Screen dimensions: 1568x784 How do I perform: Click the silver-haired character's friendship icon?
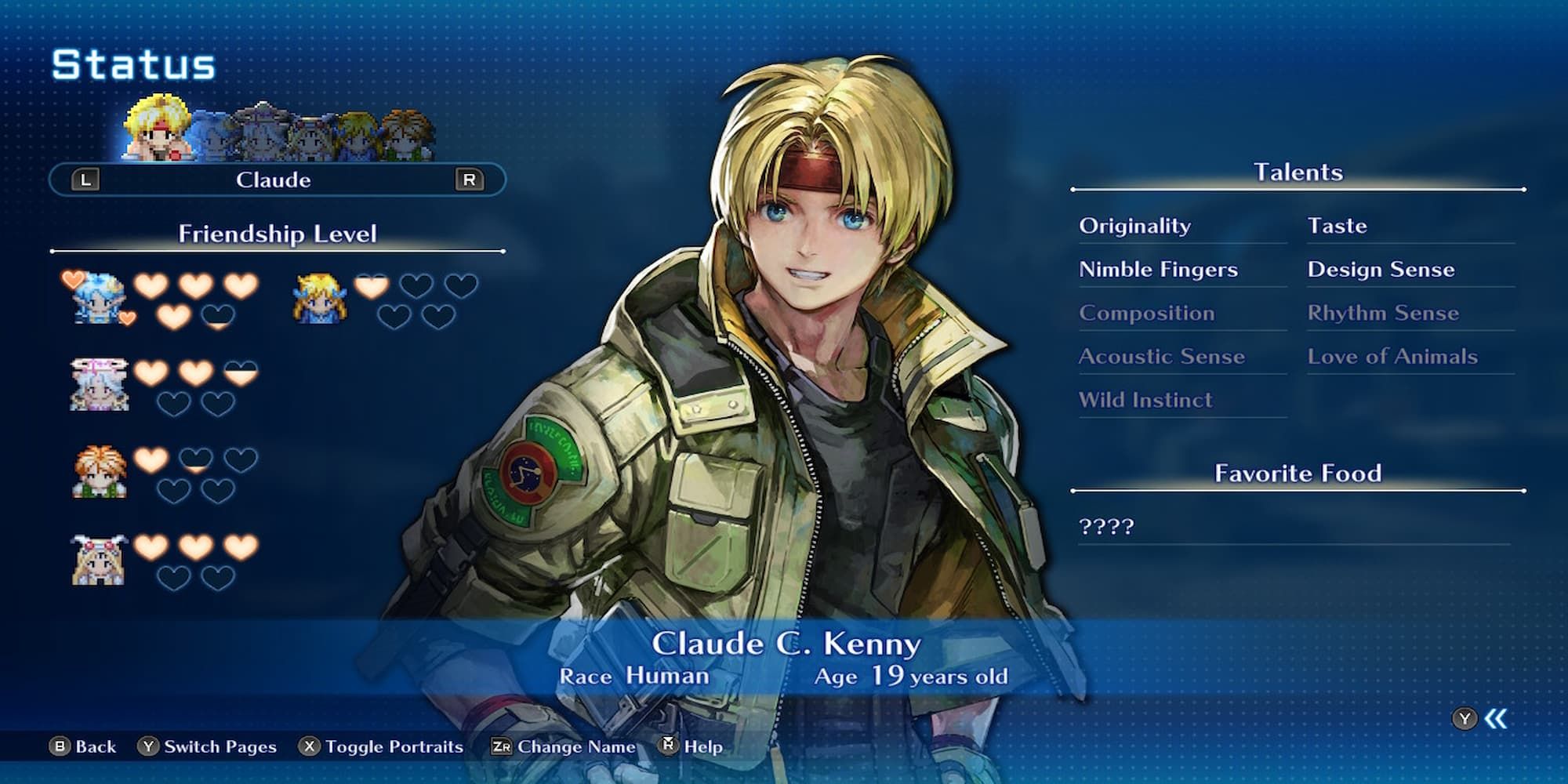click(99, 384)
